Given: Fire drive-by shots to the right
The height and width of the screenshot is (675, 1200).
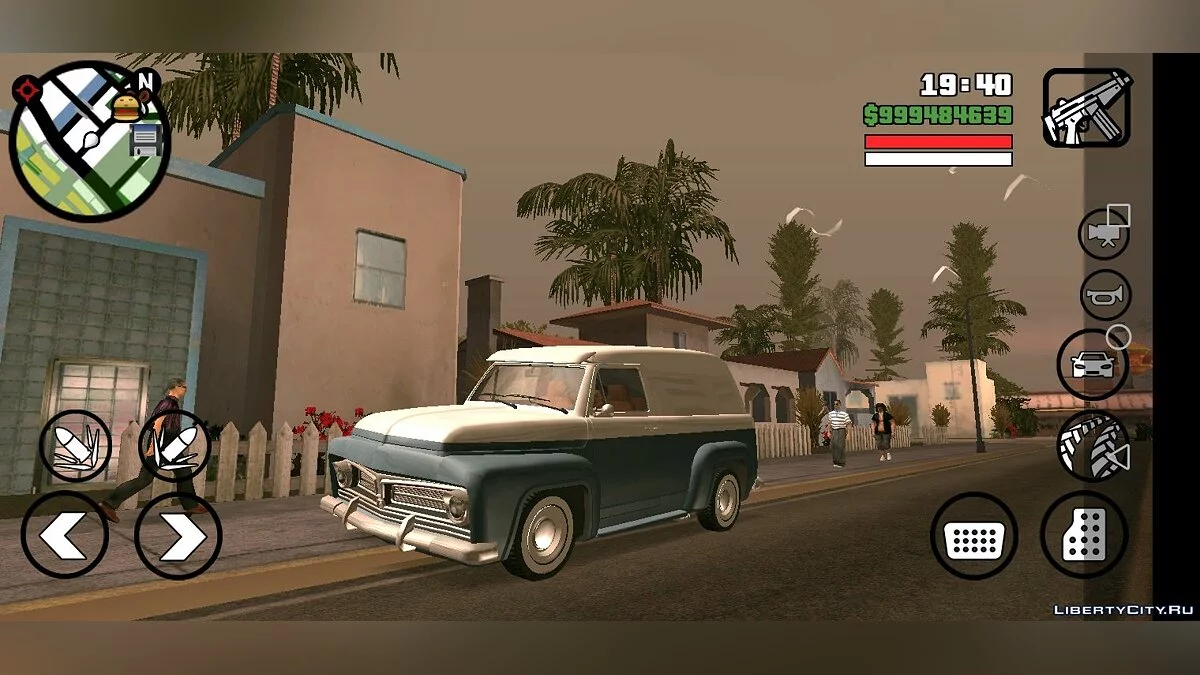Looking at the screenshot, I should point(173,446).
